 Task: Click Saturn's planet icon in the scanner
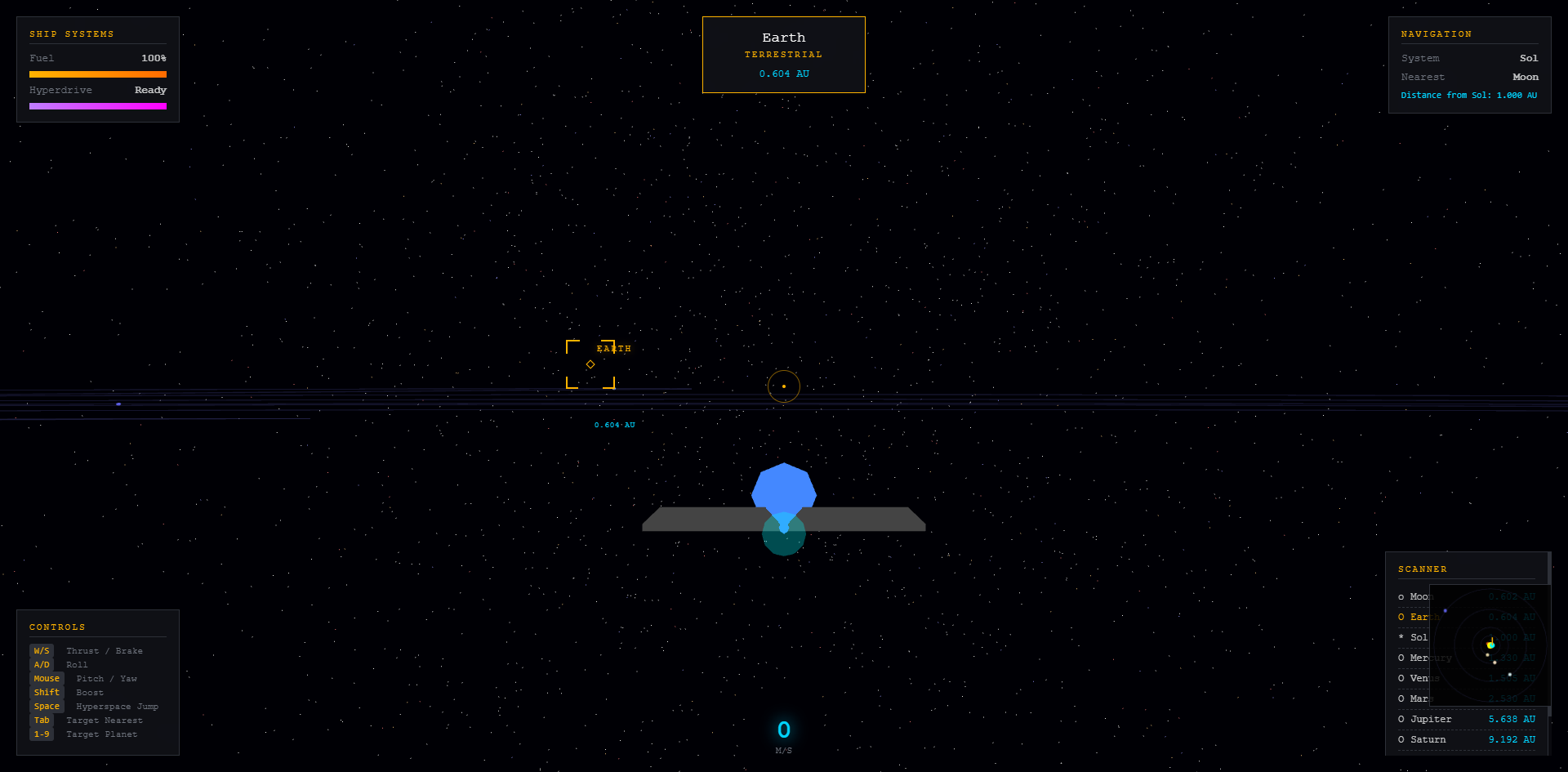pos(1401,739)
